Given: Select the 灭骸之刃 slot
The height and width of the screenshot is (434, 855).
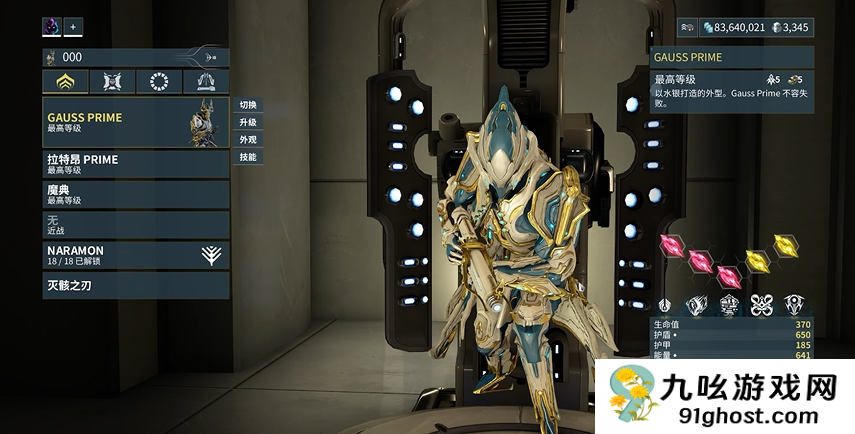Looking at the screenshot, I should (135, 285).
